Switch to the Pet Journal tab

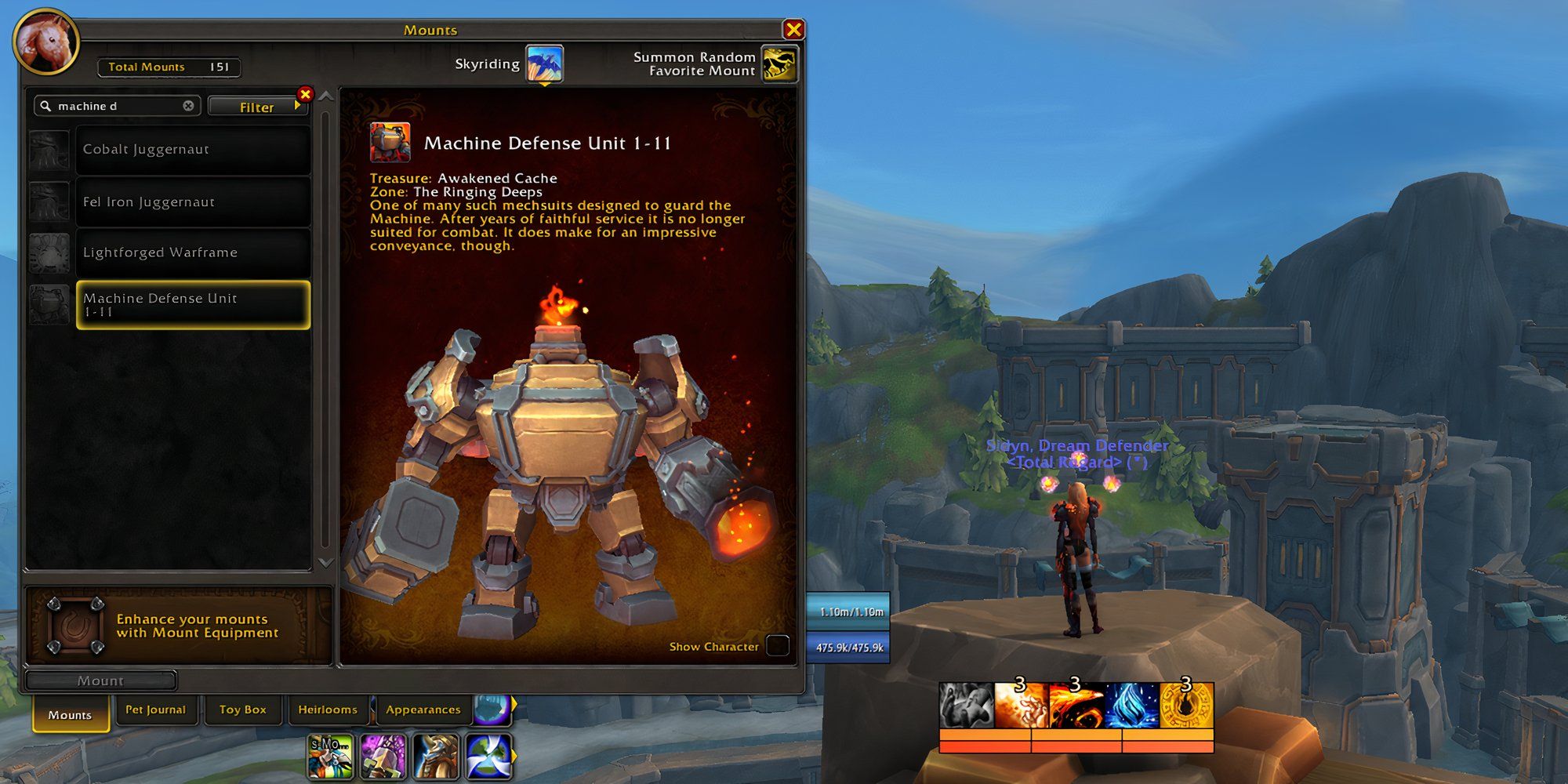coord(157,710)
